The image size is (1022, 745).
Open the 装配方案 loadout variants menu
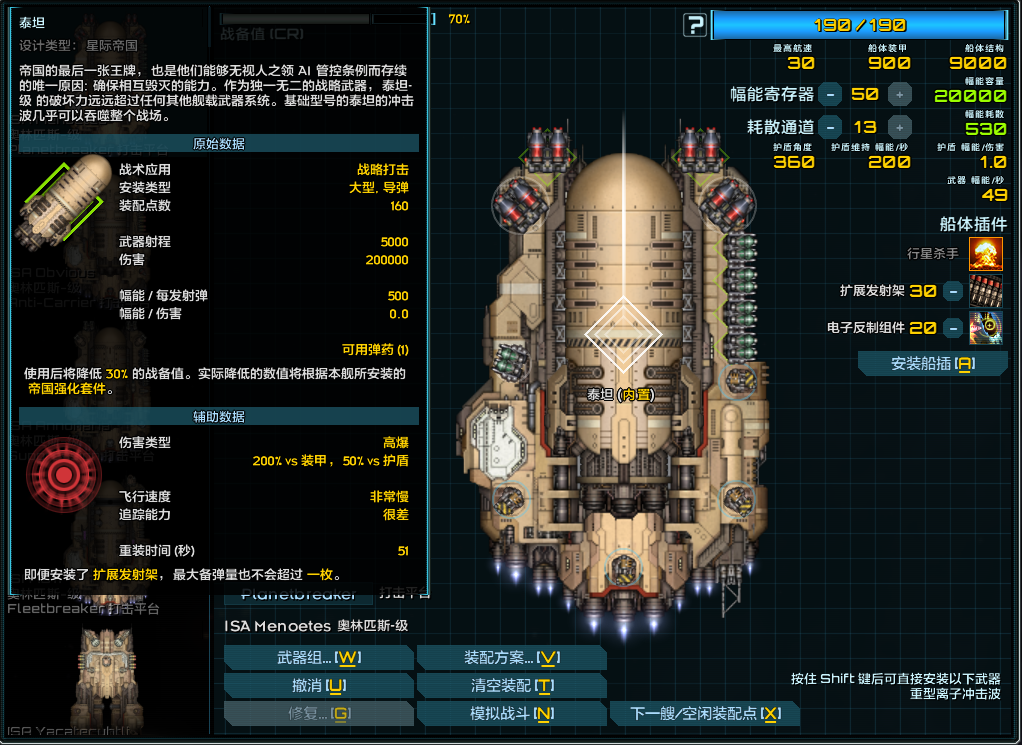tap(511, 657)
